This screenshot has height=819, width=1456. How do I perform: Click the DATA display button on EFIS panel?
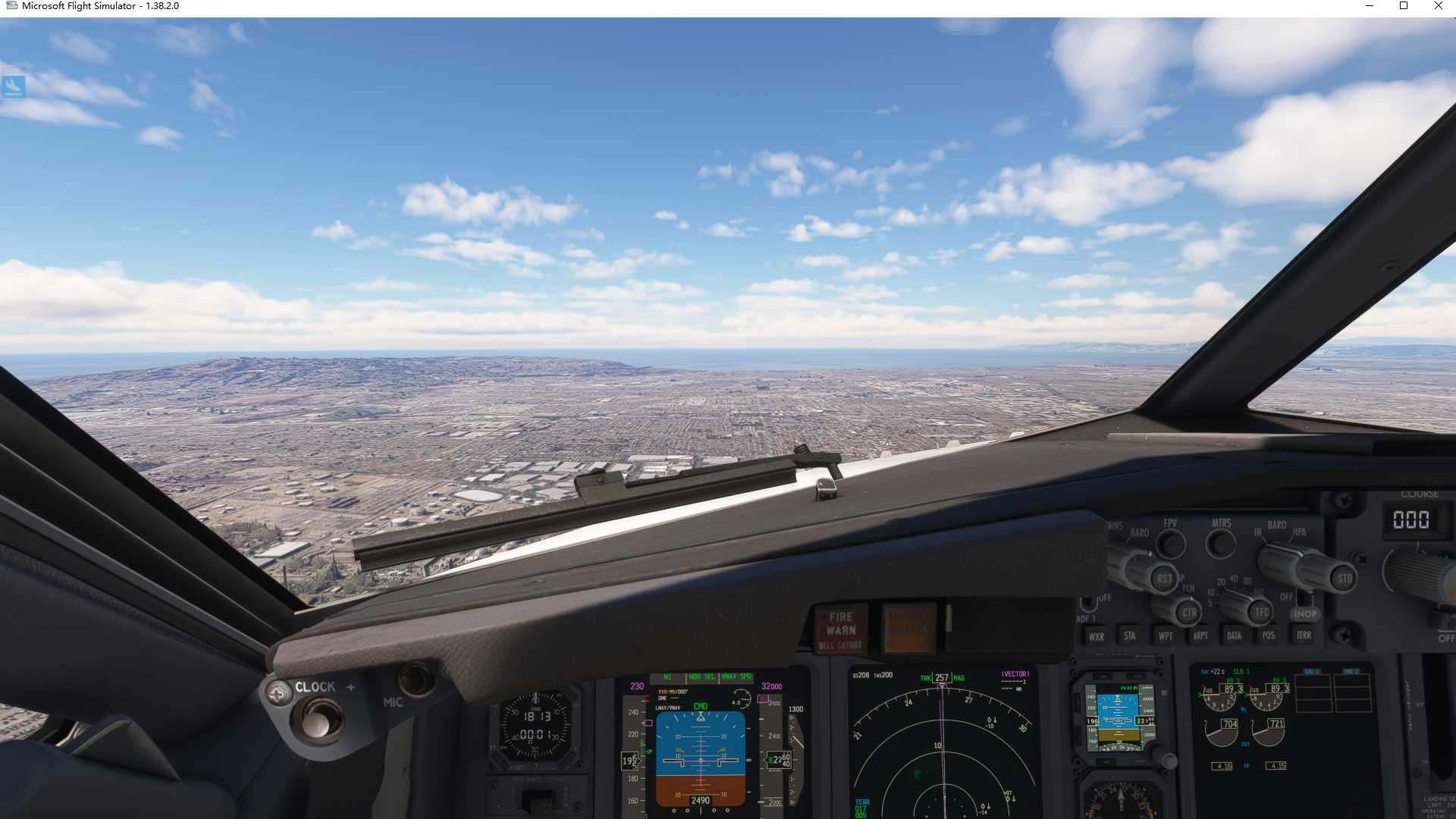1234,635
